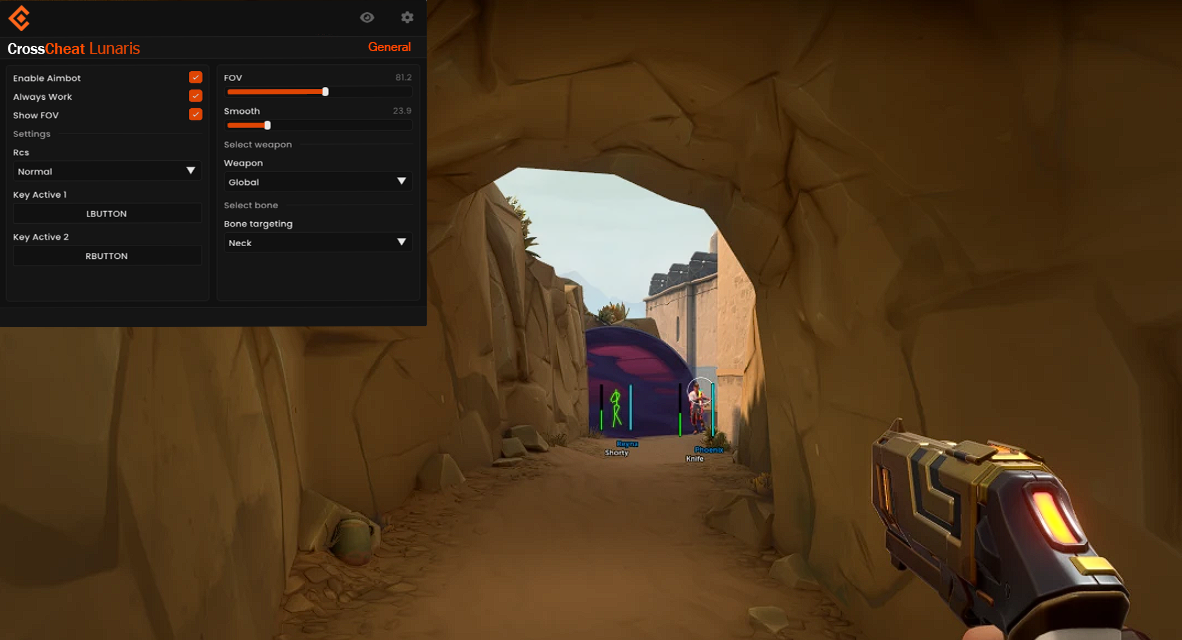1182x640 pixels.
Task: Uncheck the Always Work option
Action: point(196,96)
